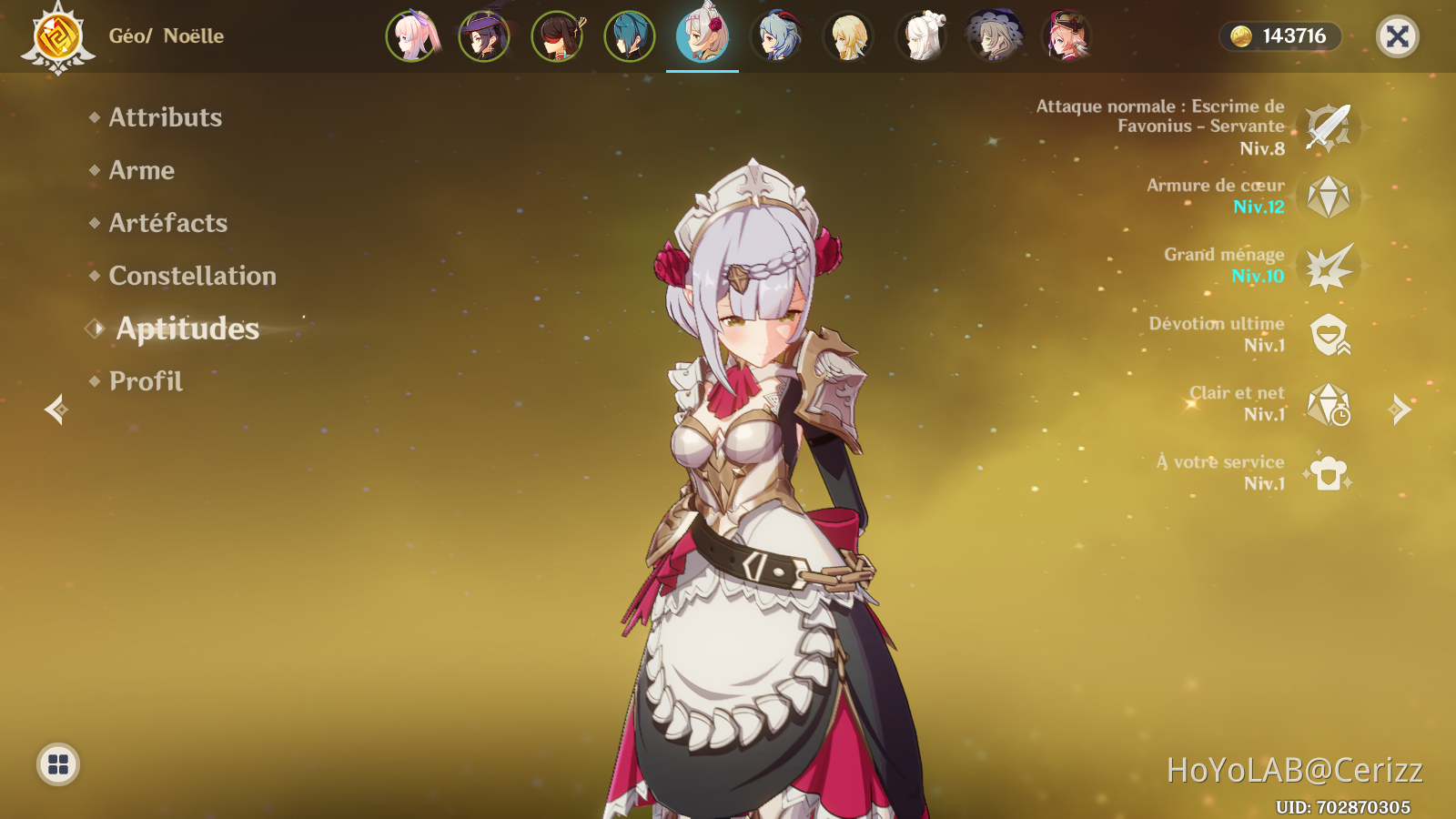Screen dimensions: 1456x819
Task: Select the Kaeya portrait with green border
Action: click(x=629, y=36)
